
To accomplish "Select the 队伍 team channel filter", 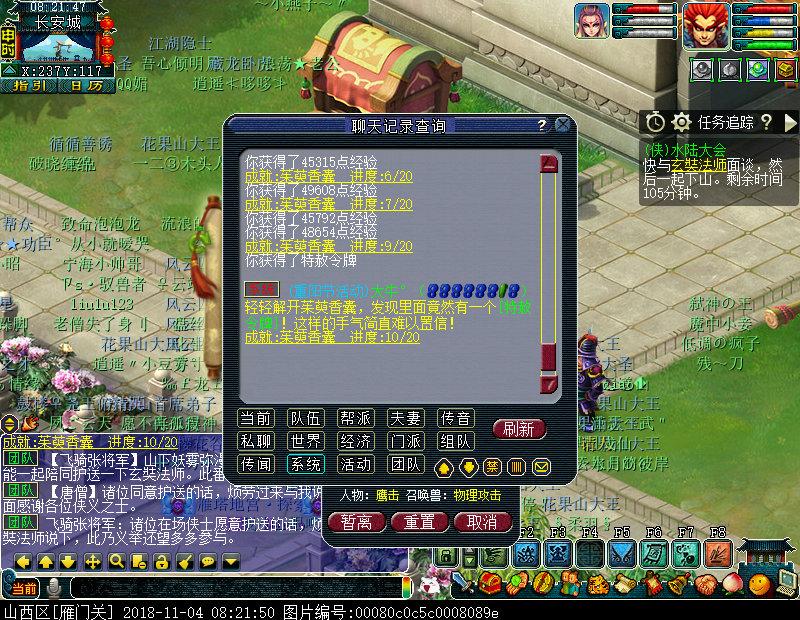I will [305, 418].
